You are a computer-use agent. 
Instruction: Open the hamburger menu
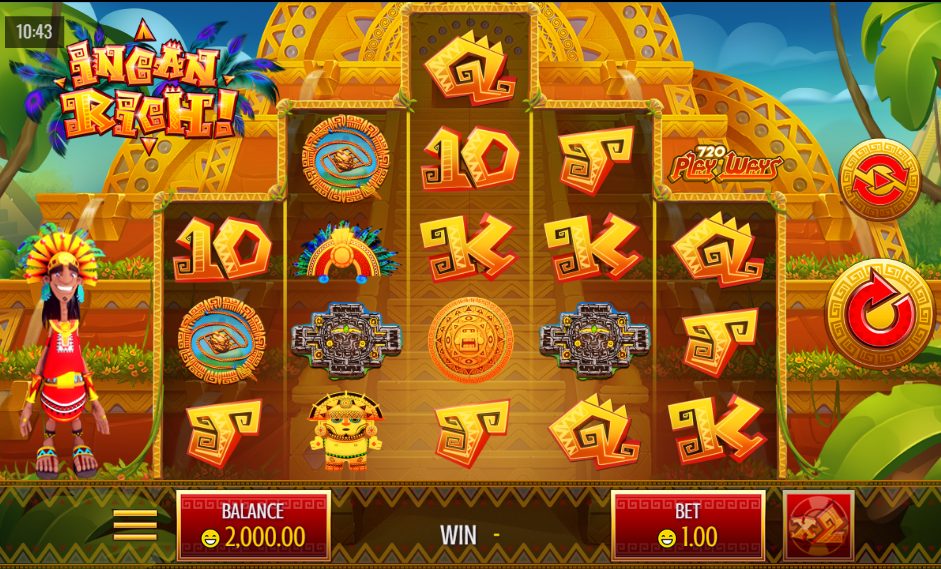[135, 524]
